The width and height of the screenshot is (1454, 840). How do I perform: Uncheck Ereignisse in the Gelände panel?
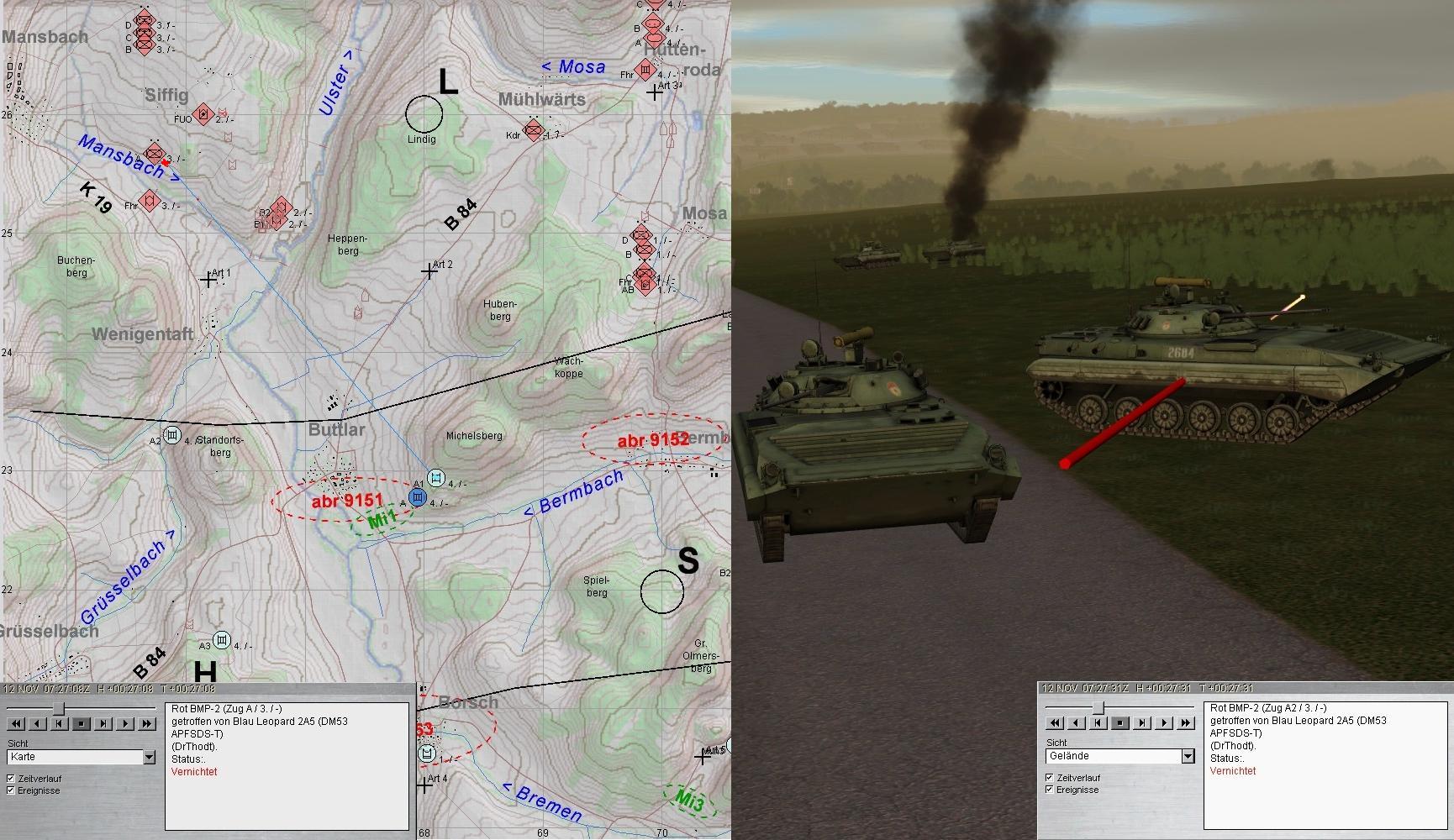(x=1050, y=790)
